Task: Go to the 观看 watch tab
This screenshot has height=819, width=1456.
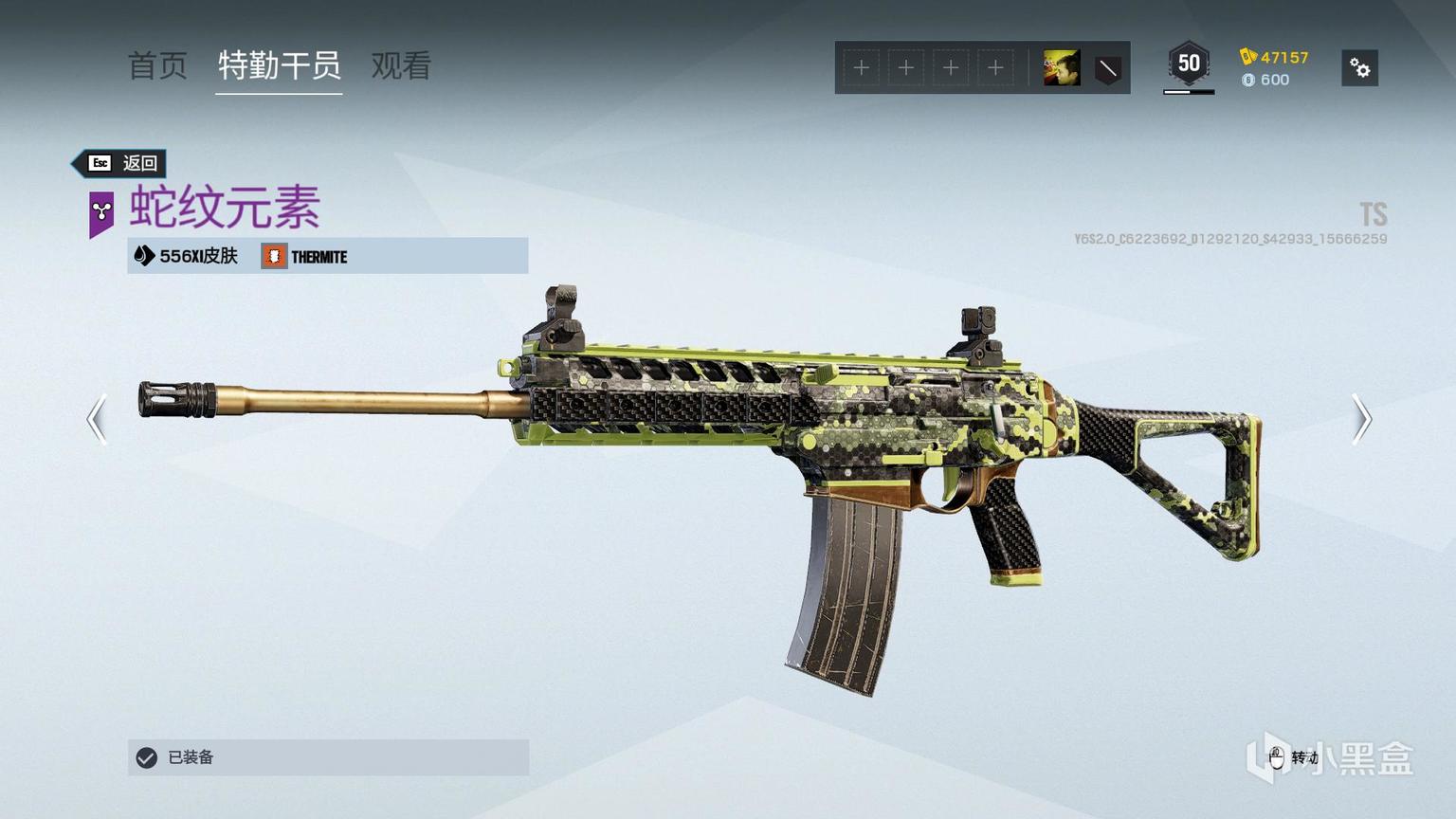Action: 401,66
